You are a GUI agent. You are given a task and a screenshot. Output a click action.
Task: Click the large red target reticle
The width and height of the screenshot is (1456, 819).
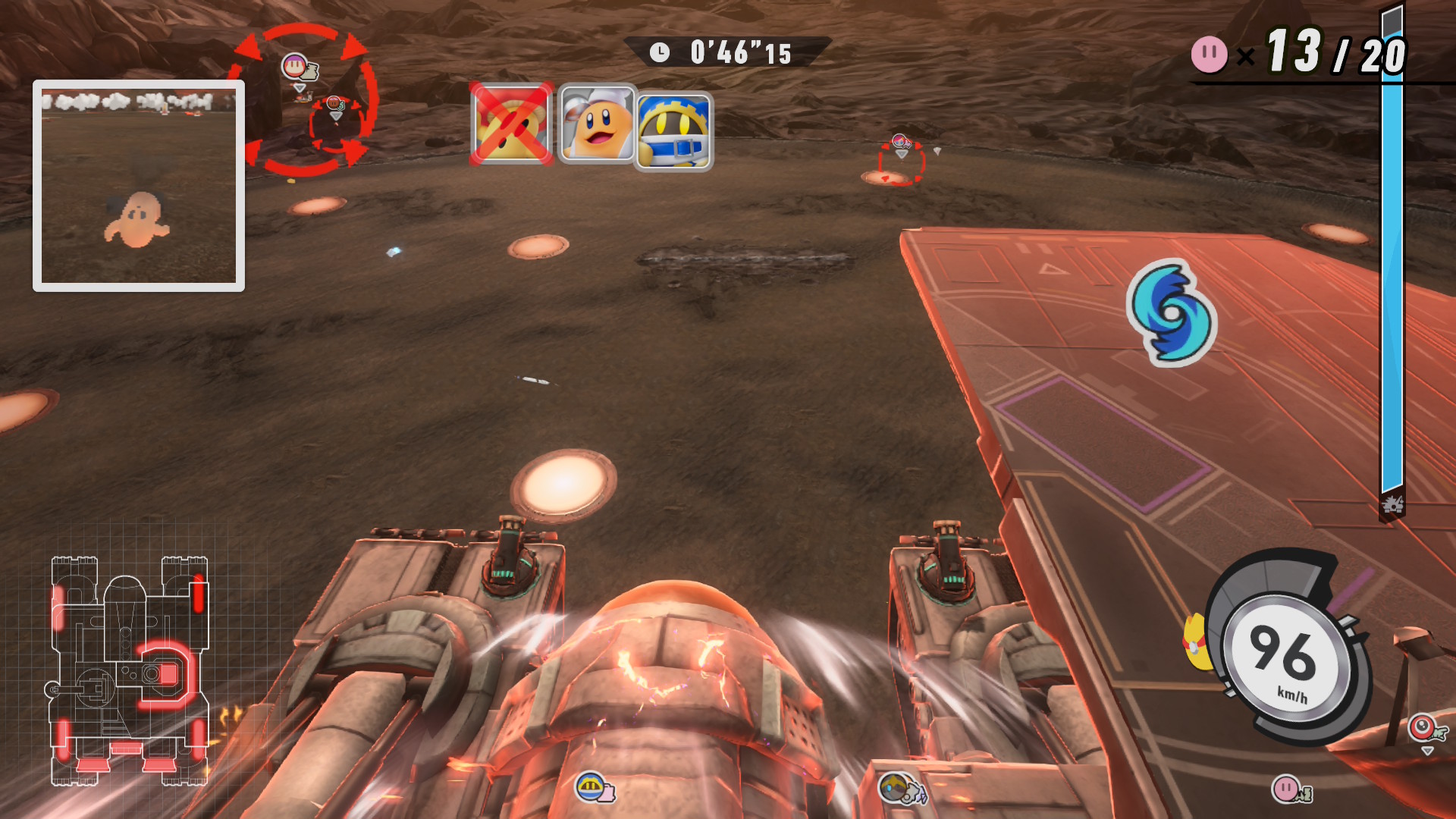tap(303, 99)
